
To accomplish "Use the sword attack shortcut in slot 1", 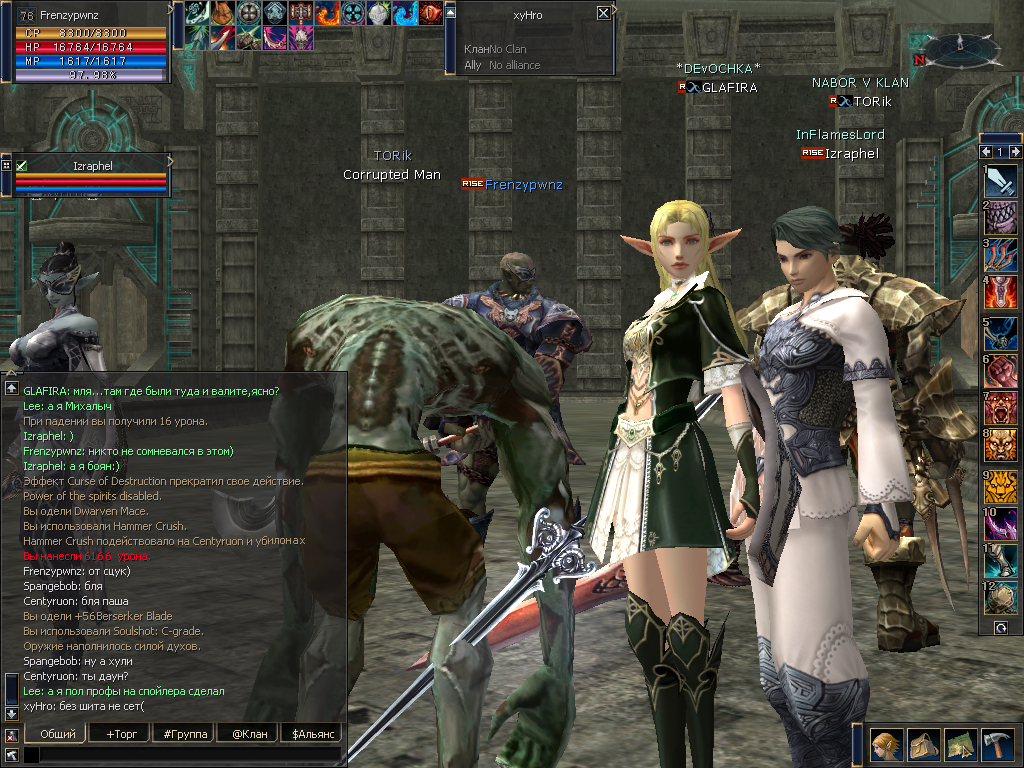I will pyautogui.click(x=1001, y=181).
